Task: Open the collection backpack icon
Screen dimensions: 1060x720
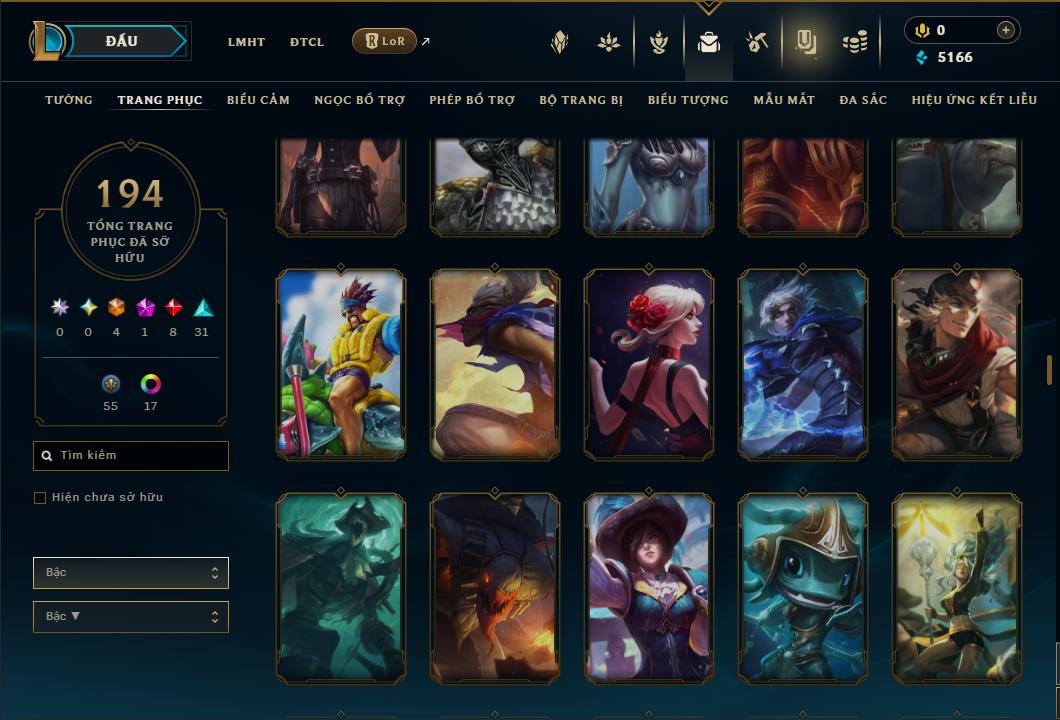Action: point(709,42)
